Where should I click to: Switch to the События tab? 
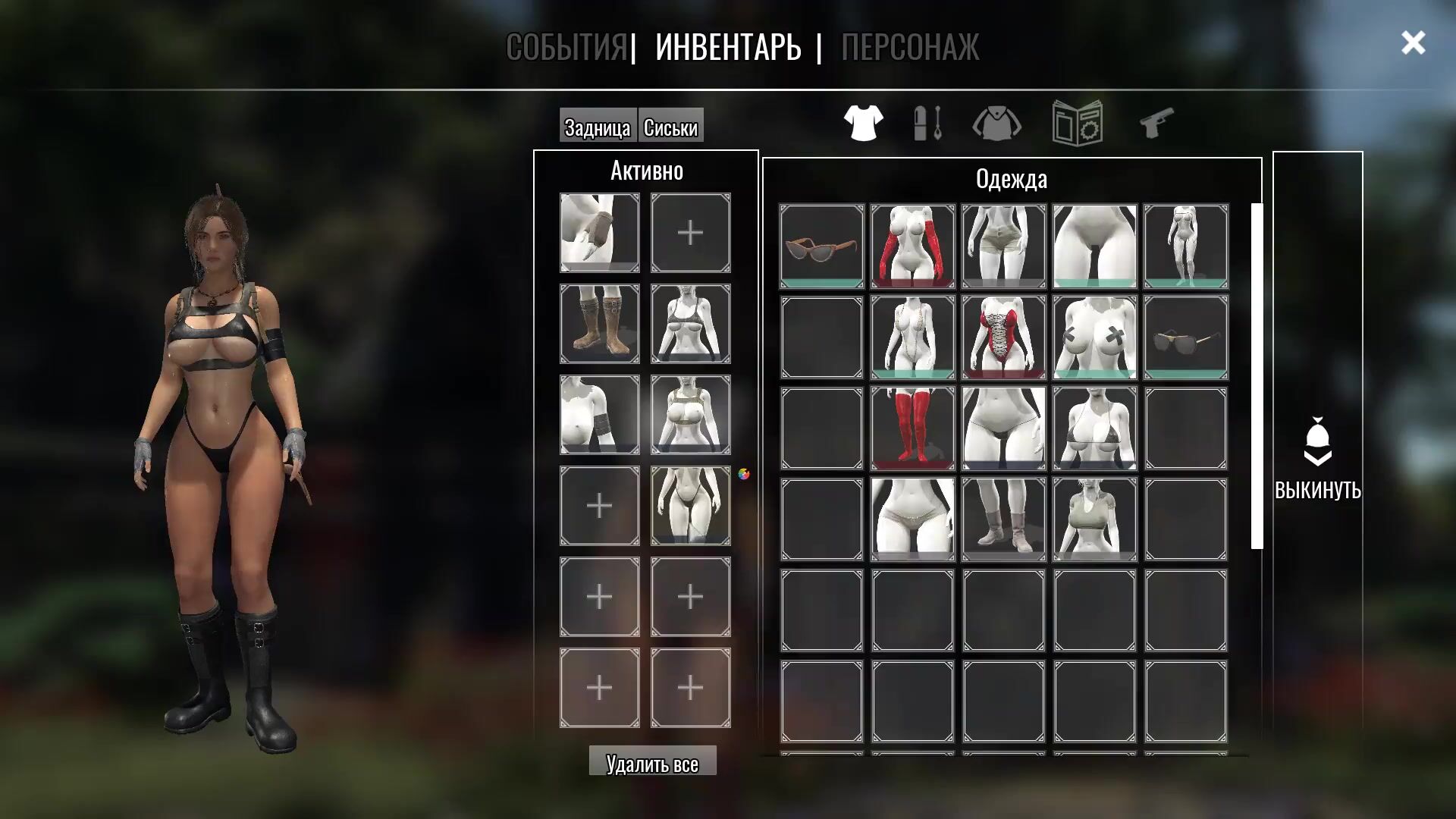coord(566,47)
